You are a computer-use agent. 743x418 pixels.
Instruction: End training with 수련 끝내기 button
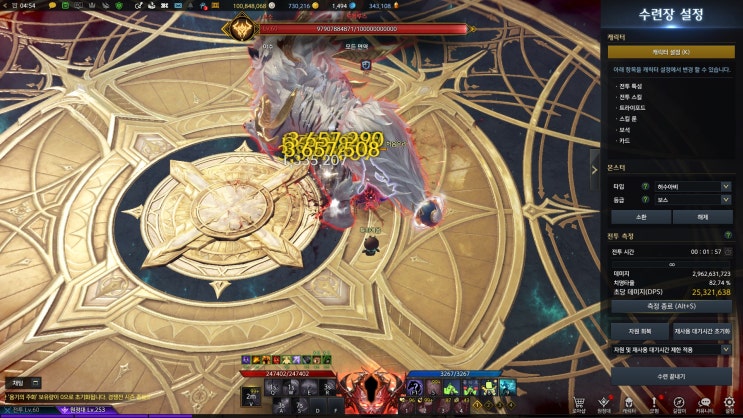coord(671,374)
